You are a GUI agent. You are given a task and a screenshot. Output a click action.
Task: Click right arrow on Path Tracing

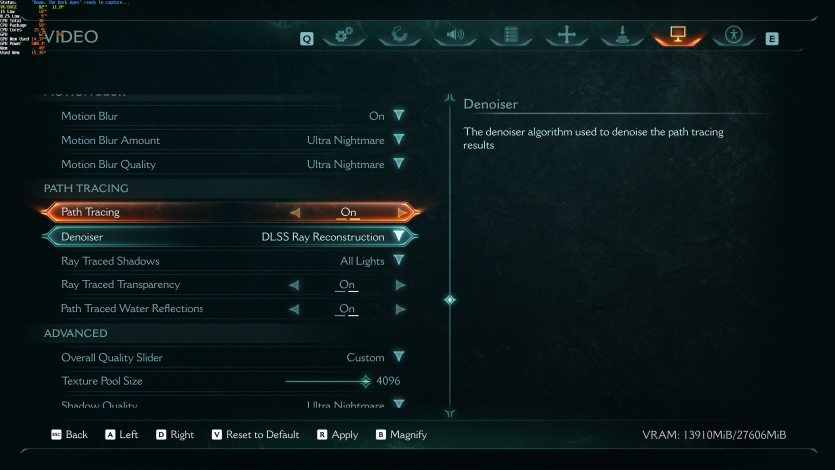(x=402, y=213)
